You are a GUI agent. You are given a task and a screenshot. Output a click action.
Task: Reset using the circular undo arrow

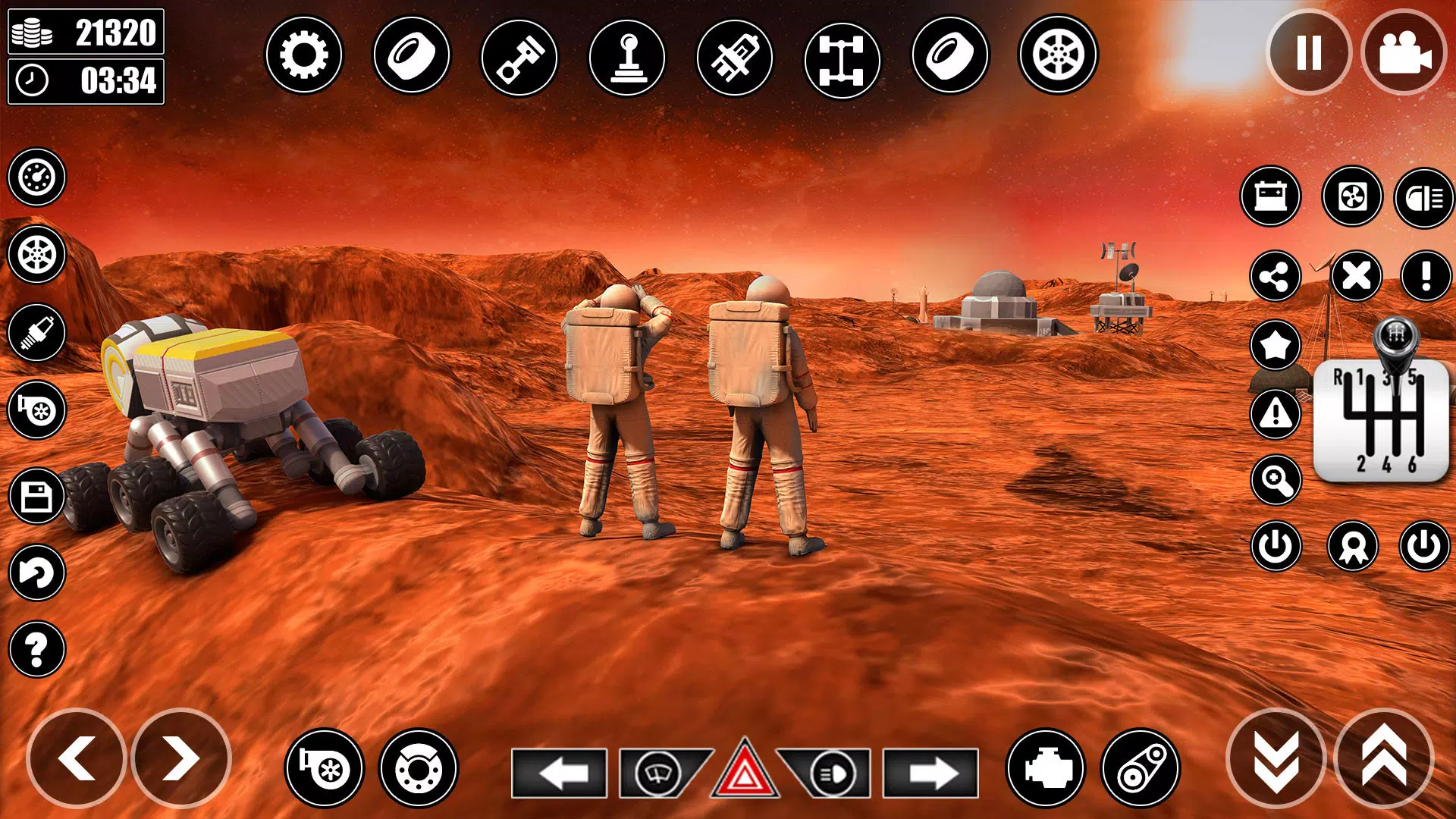pyautogui.click(x=36, y=573)
